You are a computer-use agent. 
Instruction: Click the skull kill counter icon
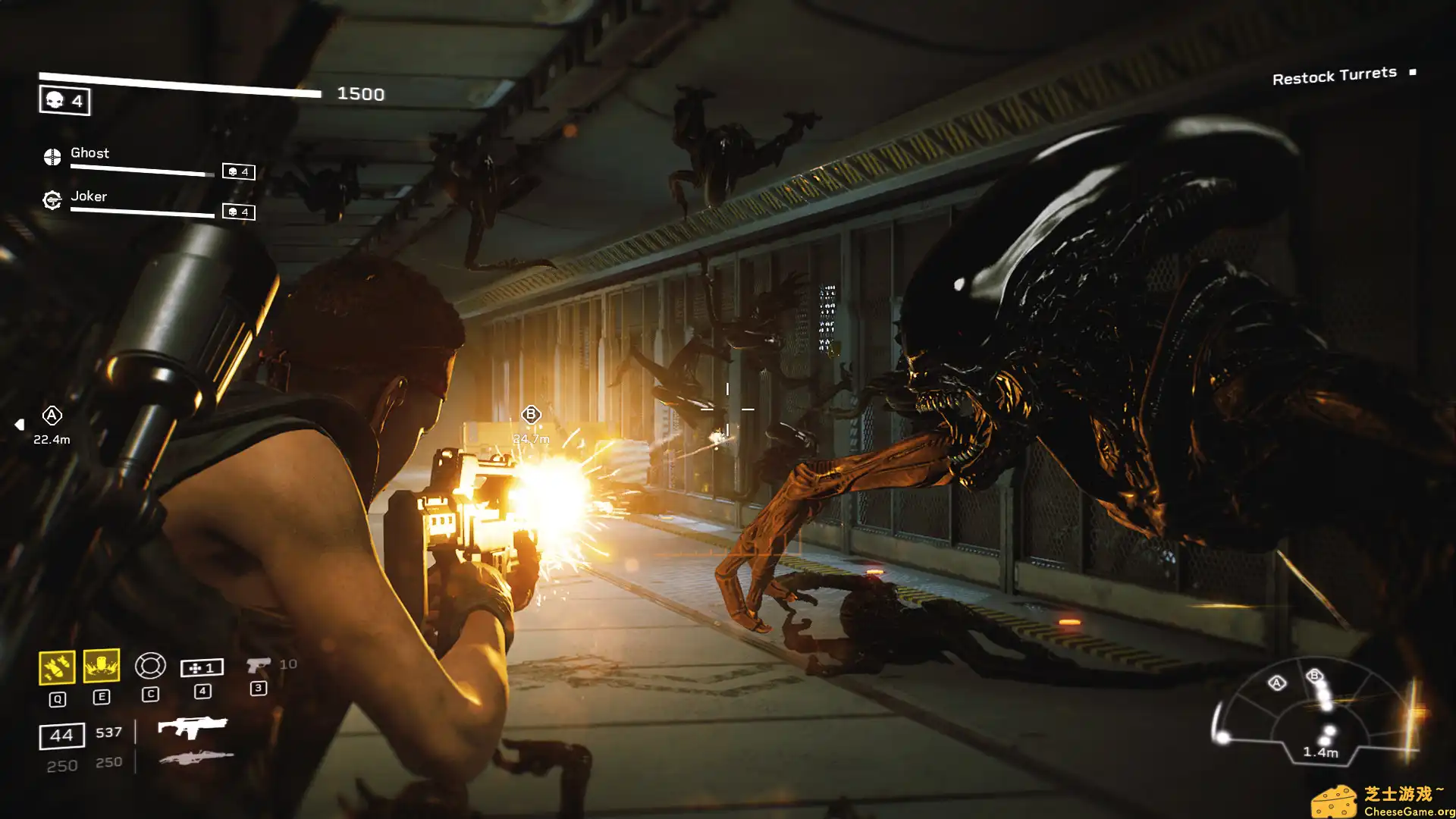[x=53, y=99]
